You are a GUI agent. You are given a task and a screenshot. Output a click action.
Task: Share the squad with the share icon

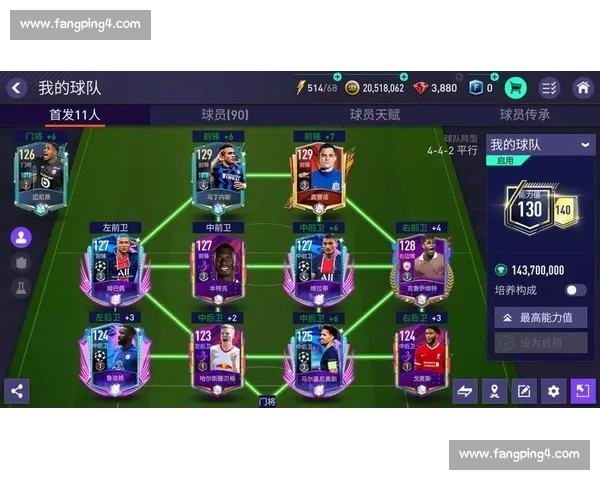pos(16,391)
